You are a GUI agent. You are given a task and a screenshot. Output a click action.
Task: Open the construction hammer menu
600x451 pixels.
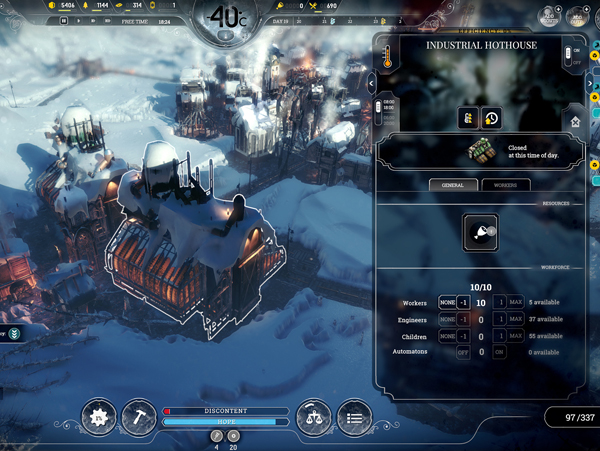138,416
